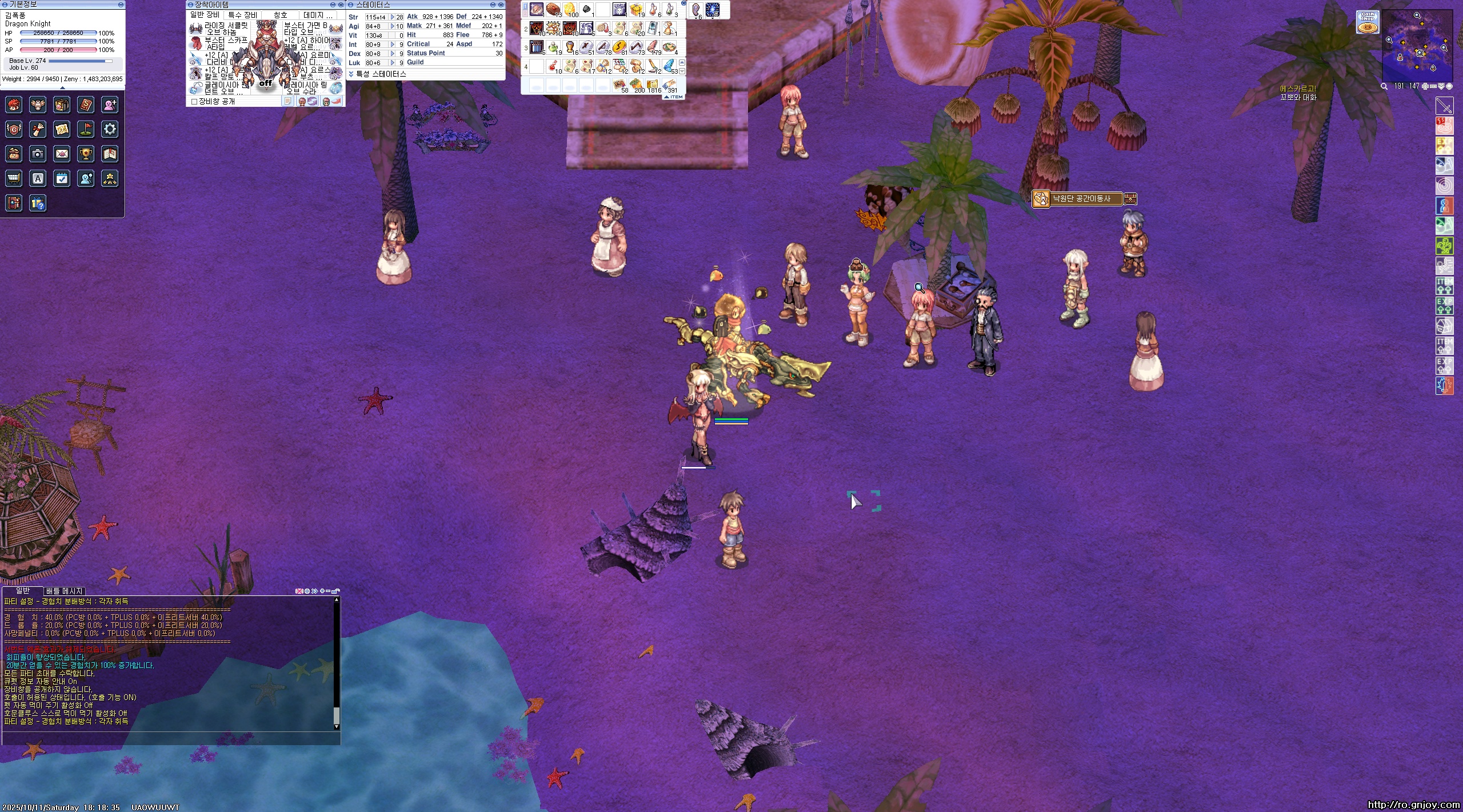
Task: Raise the Str stat with its arrow
Action: [393, 17]
